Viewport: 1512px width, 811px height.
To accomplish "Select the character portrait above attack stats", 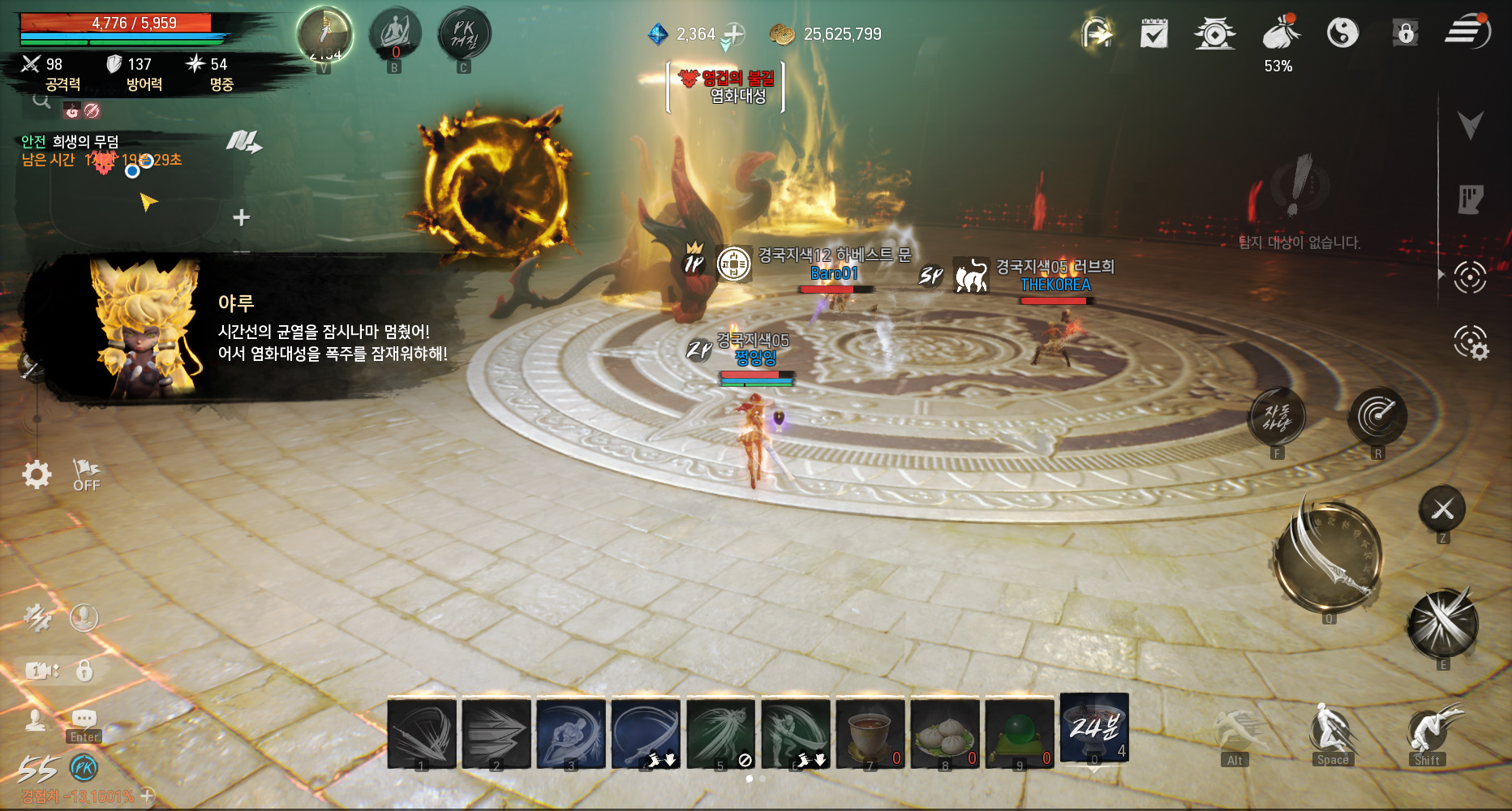I will tap(324, 32).
